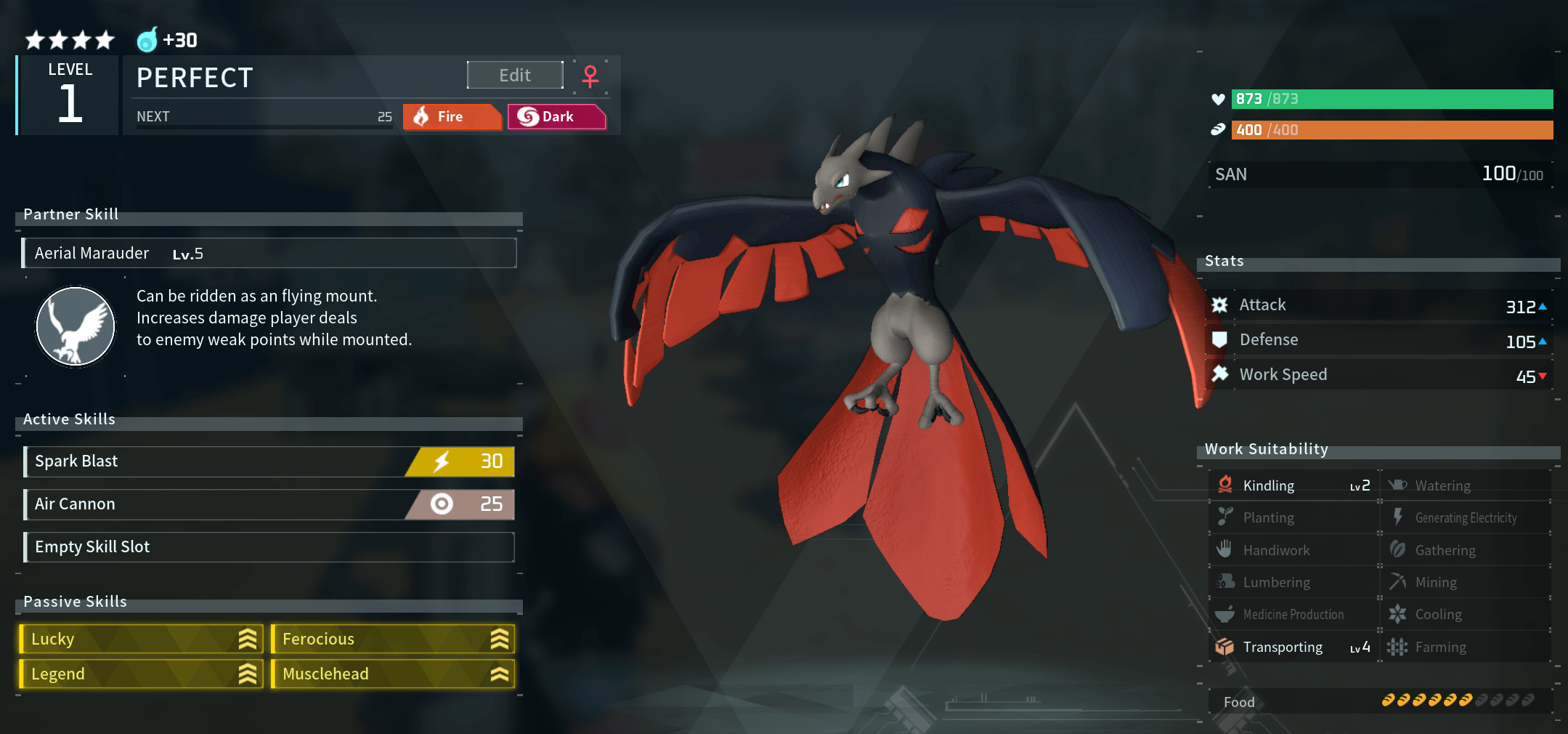Click the Attack stat row
Image resolution: width=1568 pixels, height=734 pixels.
click(x=1378, y=305)
